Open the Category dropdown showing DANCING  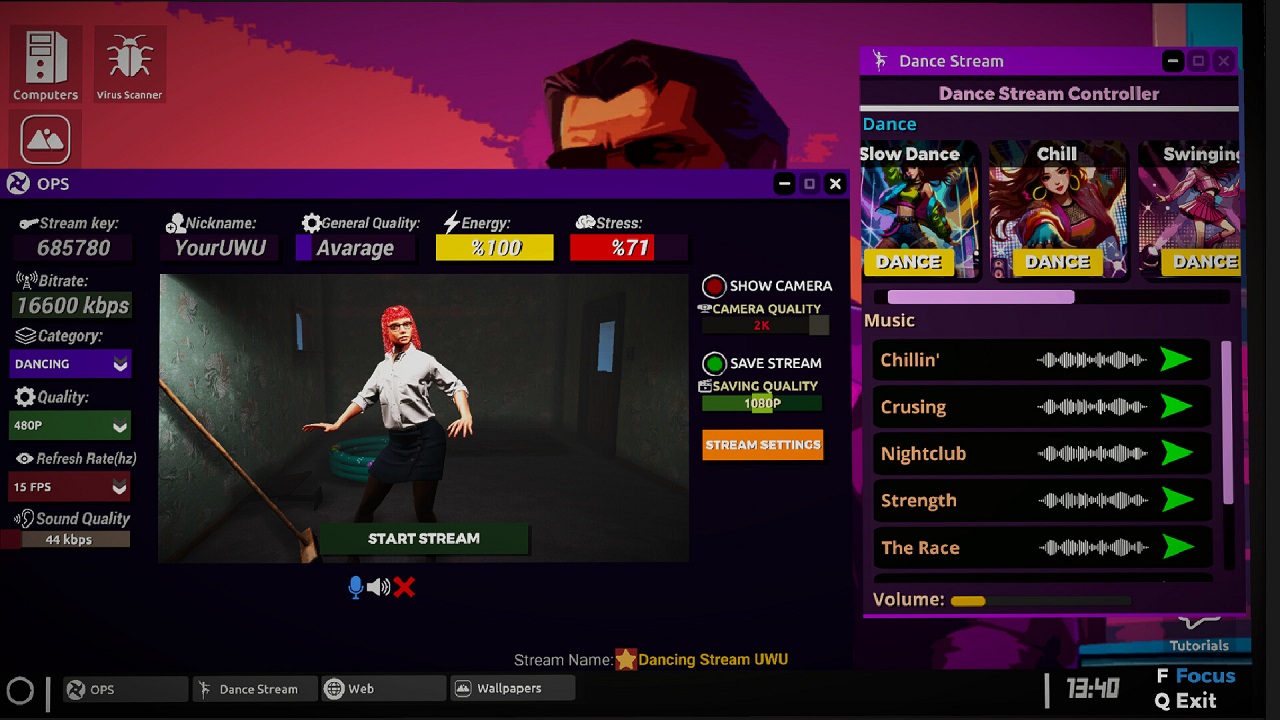(x=70, y=364)
